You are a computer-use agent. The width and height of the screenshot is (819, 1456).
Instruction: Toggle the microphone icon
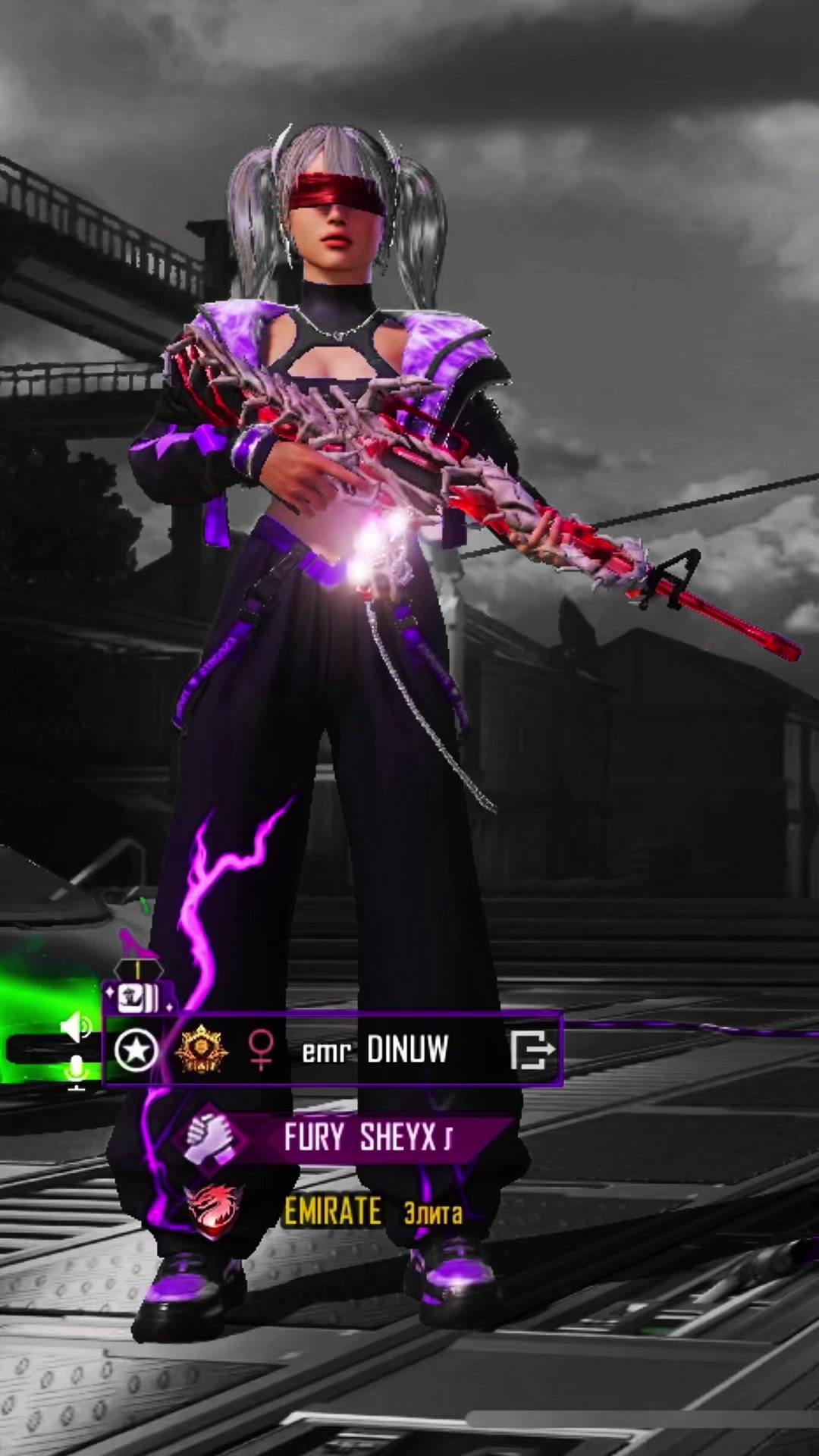[77, 1072]
